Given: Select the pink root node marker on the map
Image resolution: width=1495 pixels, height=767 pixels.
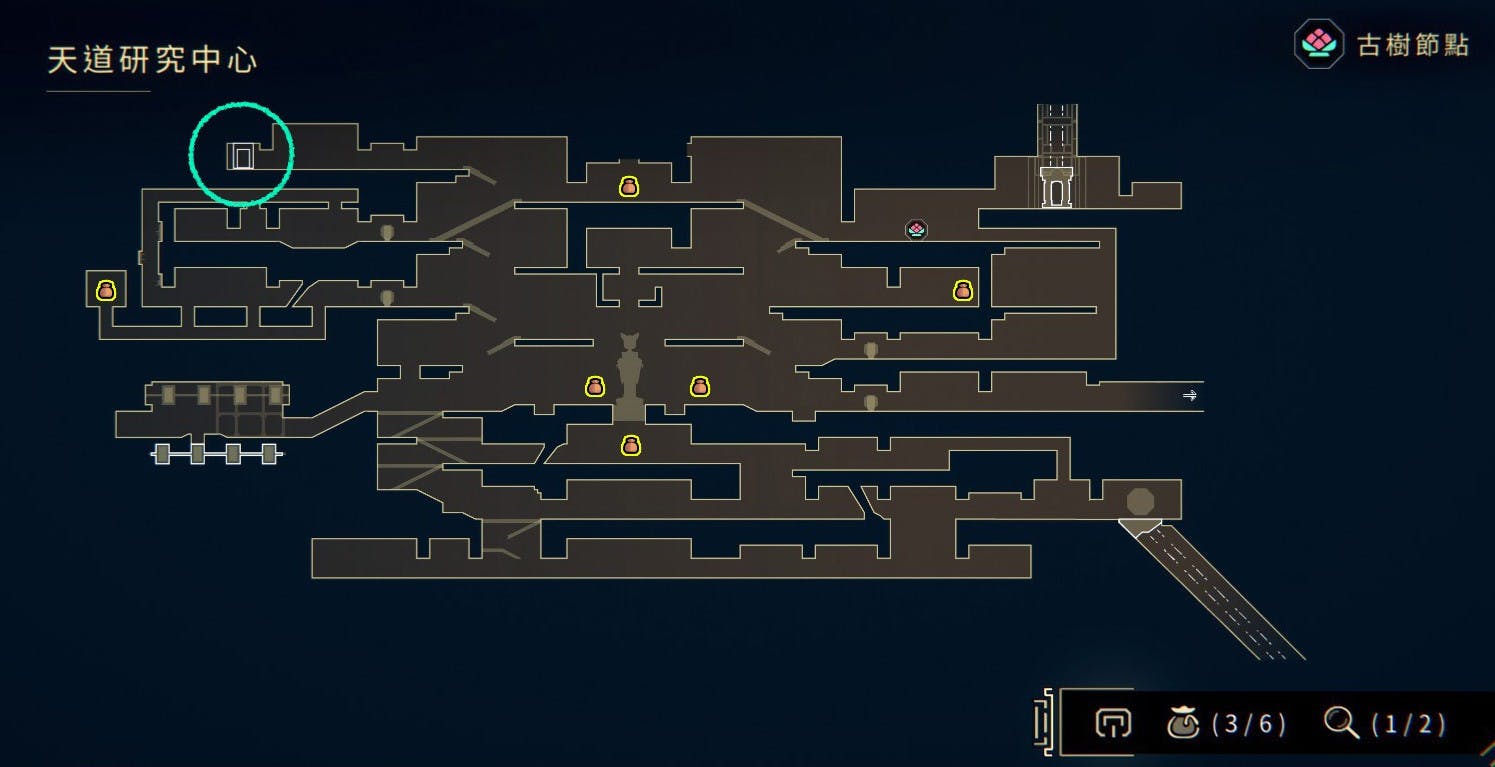Looking at the screenshot, I should (916, 230).
